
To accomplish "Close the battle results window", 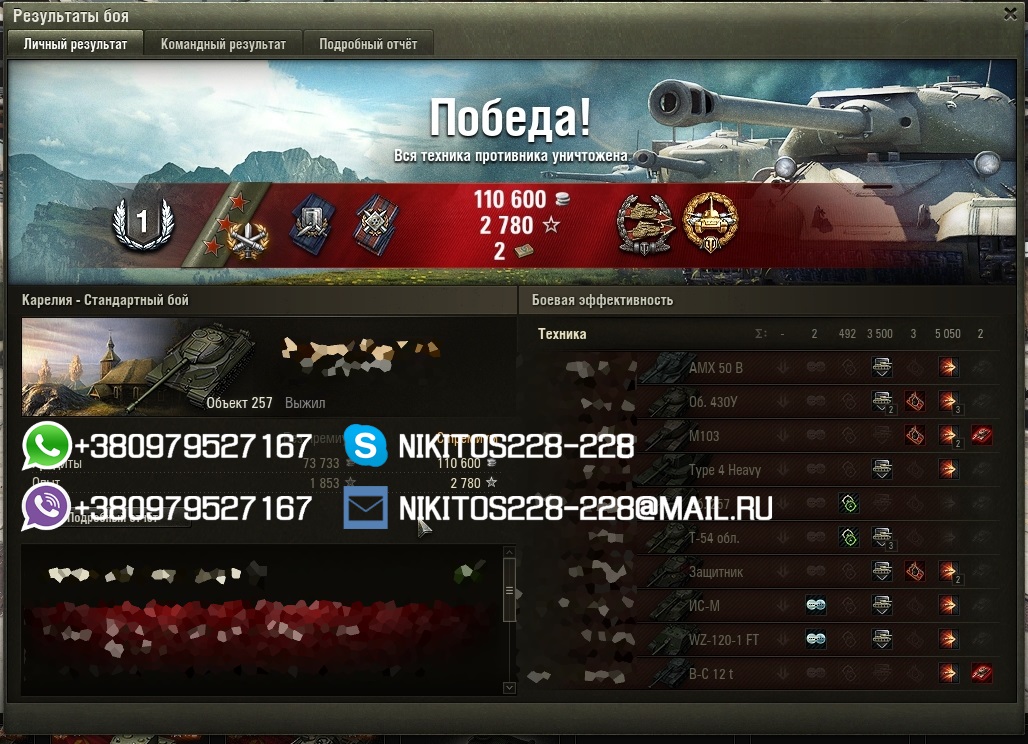I will 1010,13.
